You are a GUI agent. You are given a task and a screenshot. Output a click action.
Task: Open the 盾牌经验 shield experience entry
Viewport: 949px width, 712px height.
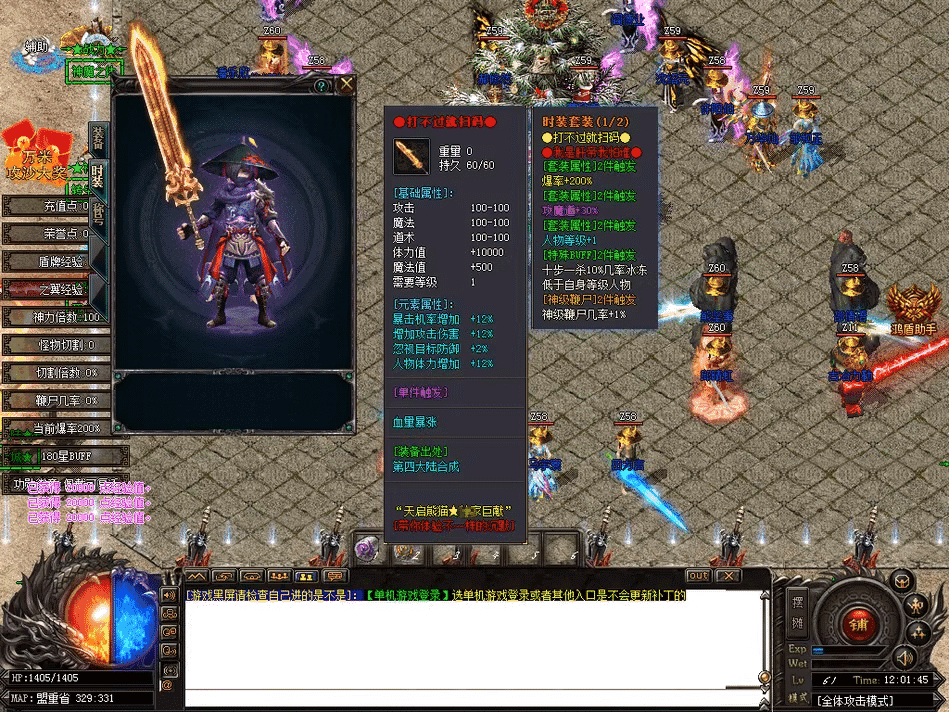click(x=55, y=262)
